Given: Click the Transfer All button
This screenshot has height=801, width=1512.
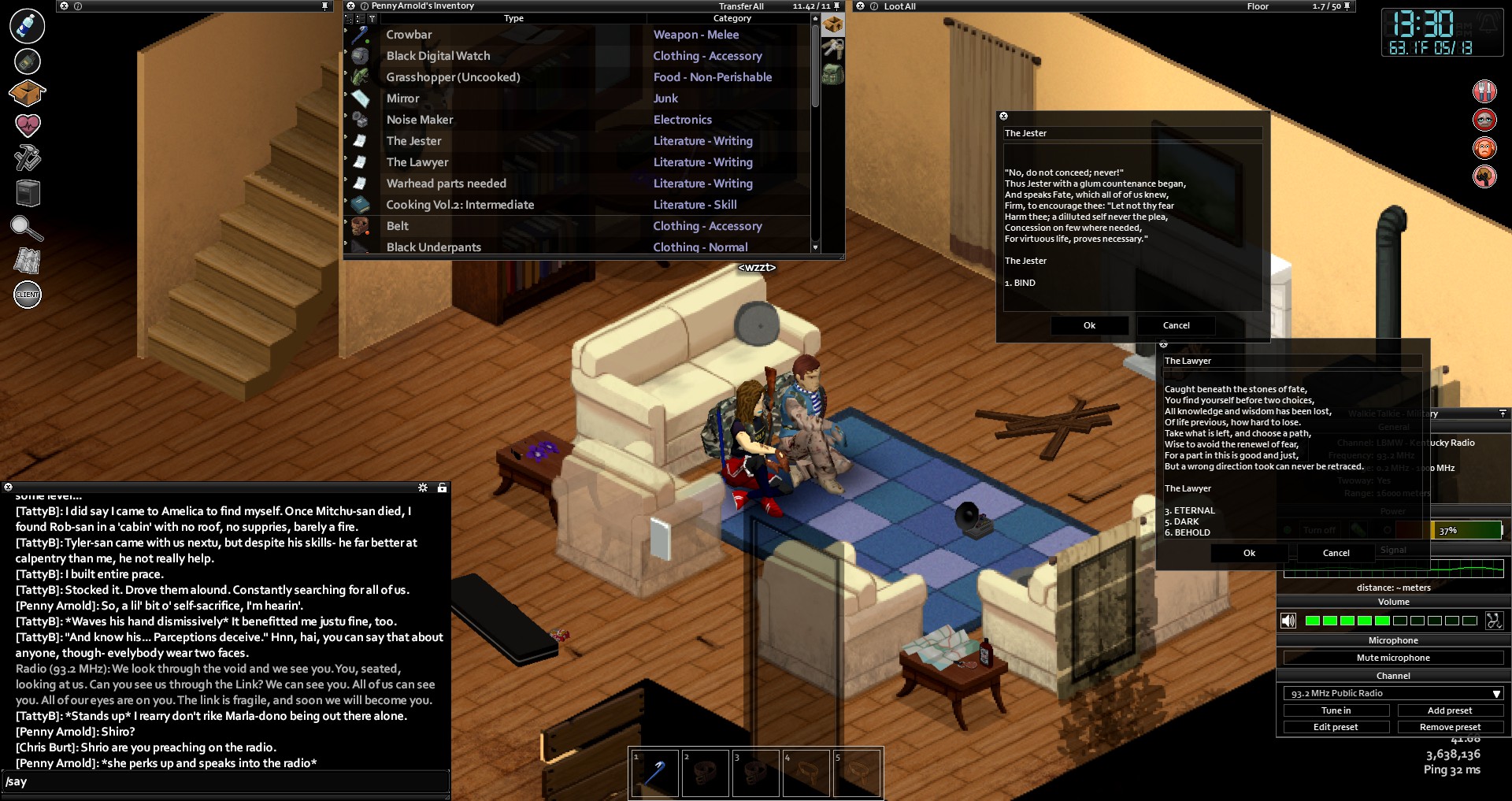Looking at the screenshot, I should point(741,6).
